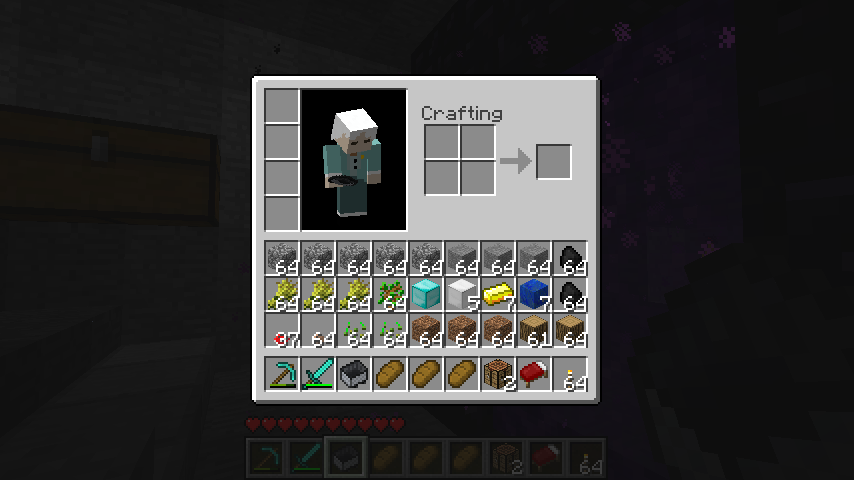Select the diamond block slot
The width and height of the screenshot is (854, 480).
point(426,294)
